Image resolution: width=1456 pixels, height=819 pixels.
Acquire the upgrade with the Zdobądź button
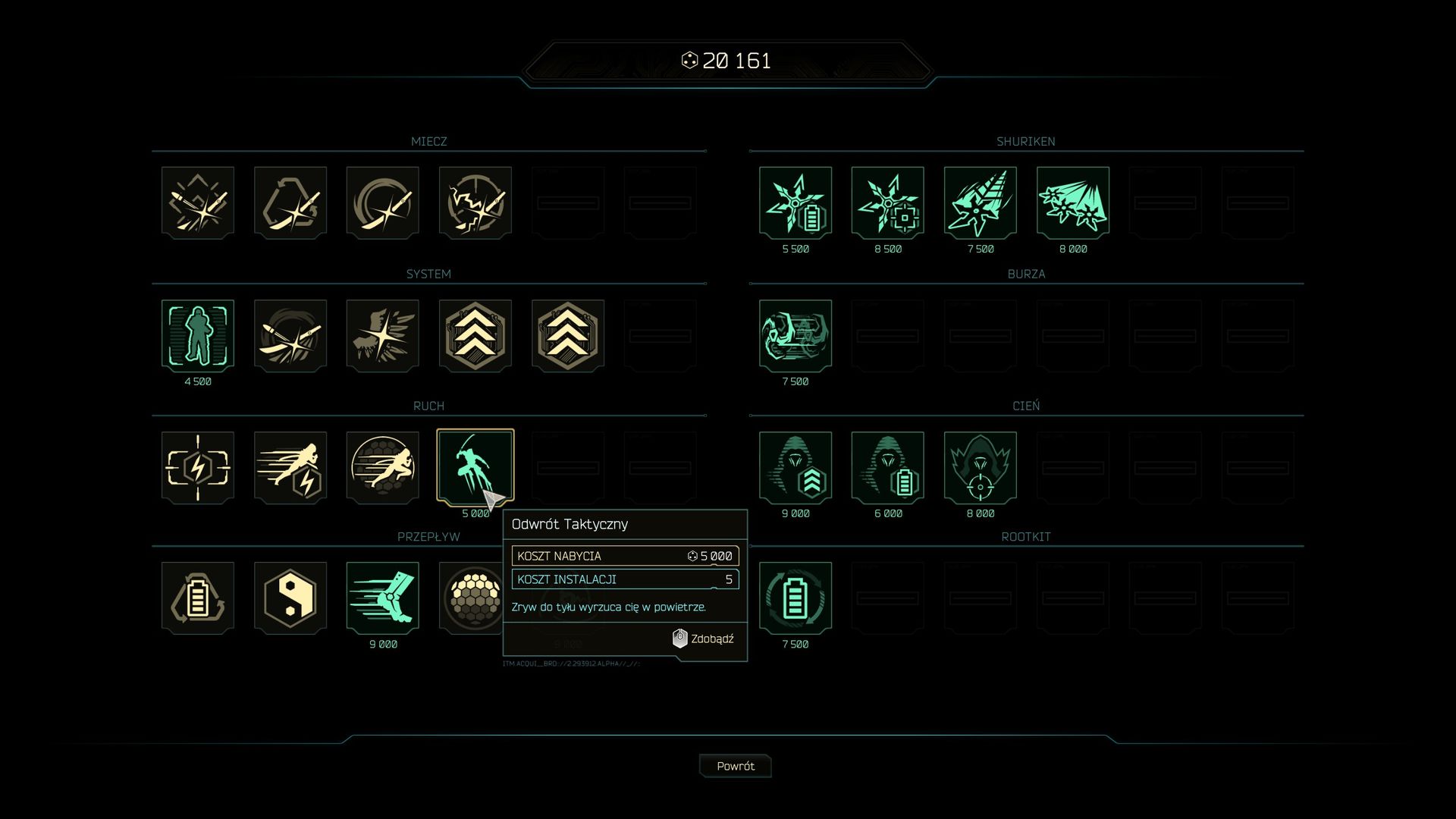(704, 639)
